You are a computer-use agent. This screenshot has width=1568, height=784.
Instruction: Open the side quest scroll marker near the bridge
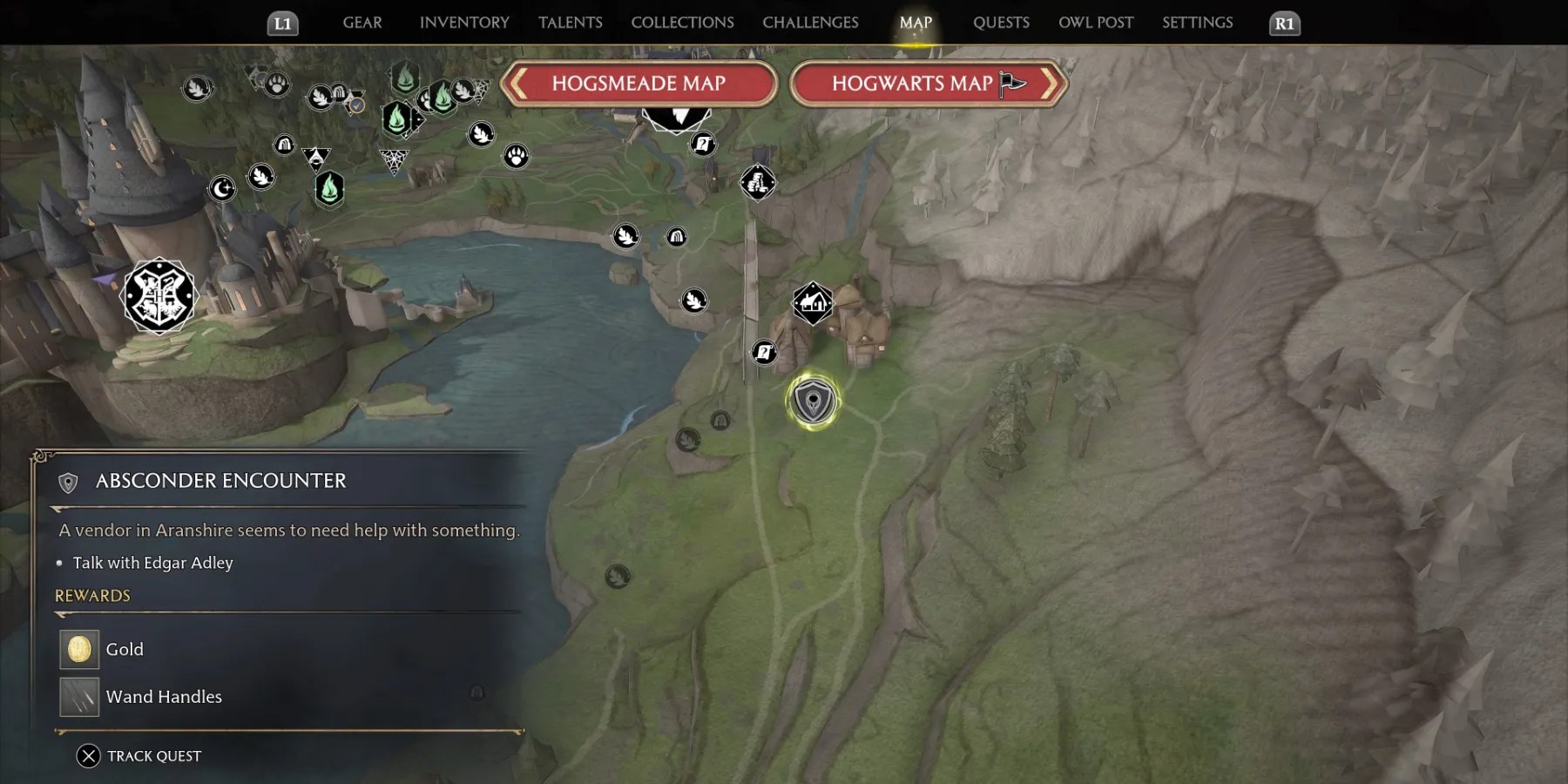point(765,351)
